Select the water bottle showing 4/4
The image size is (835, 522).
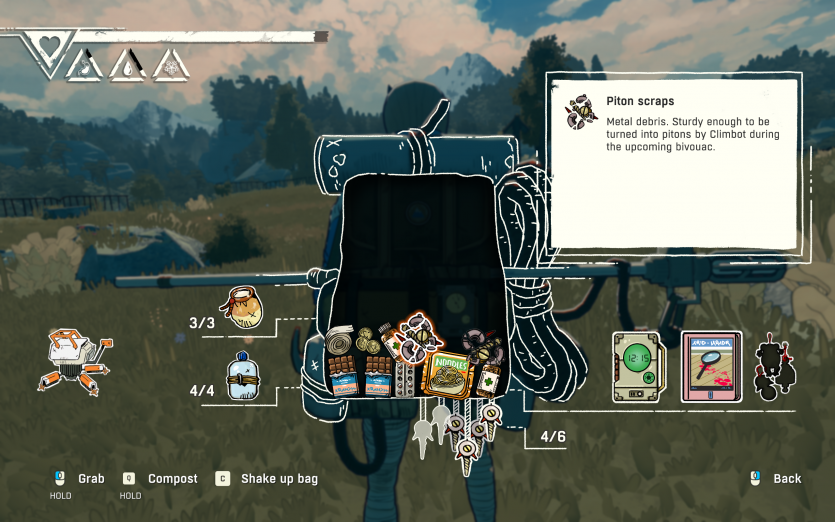[242, 376]
